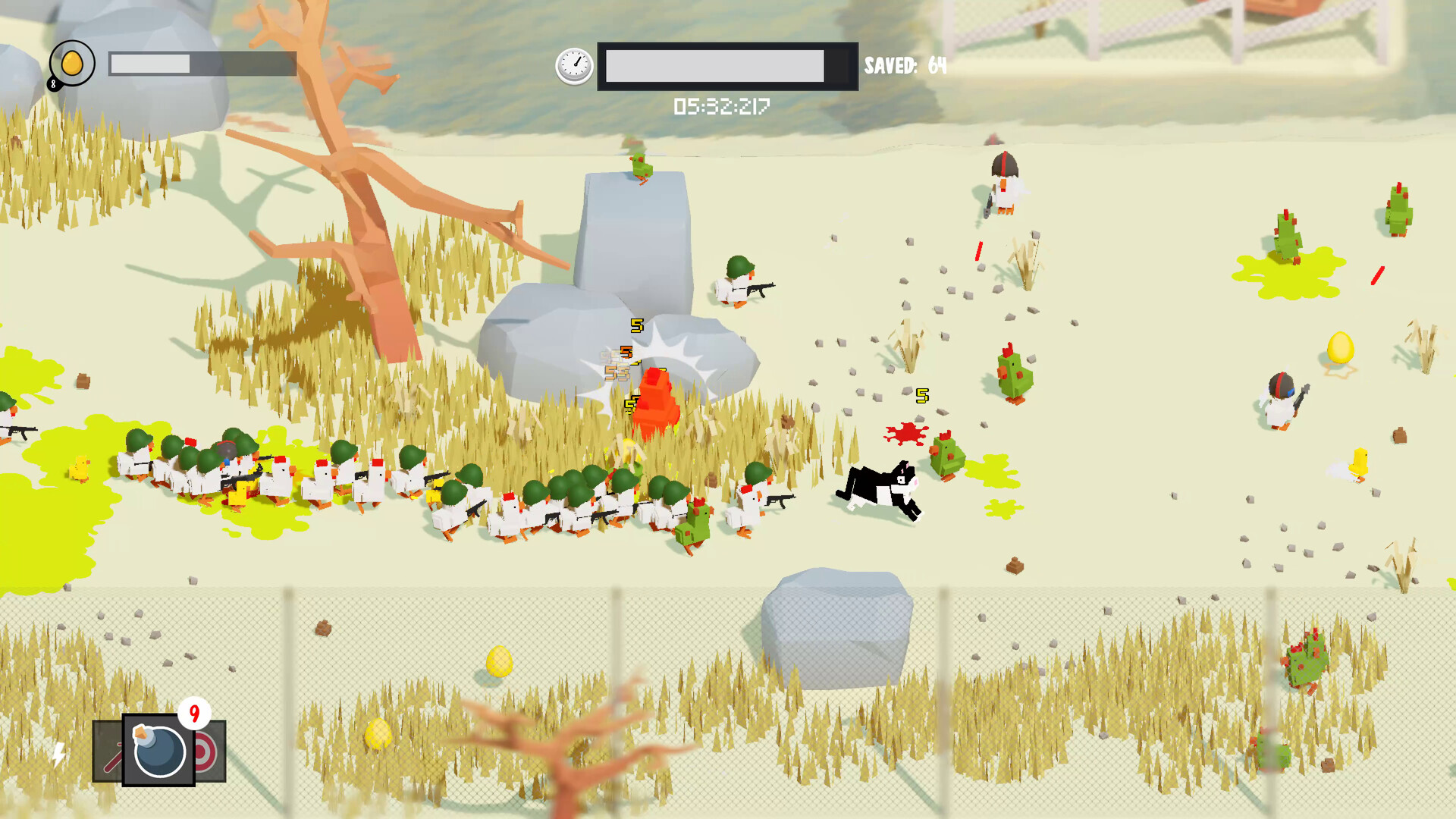Click the burning orange chicken by the rocks
This screenshot has width=1456, height=819.
[656, 398]
